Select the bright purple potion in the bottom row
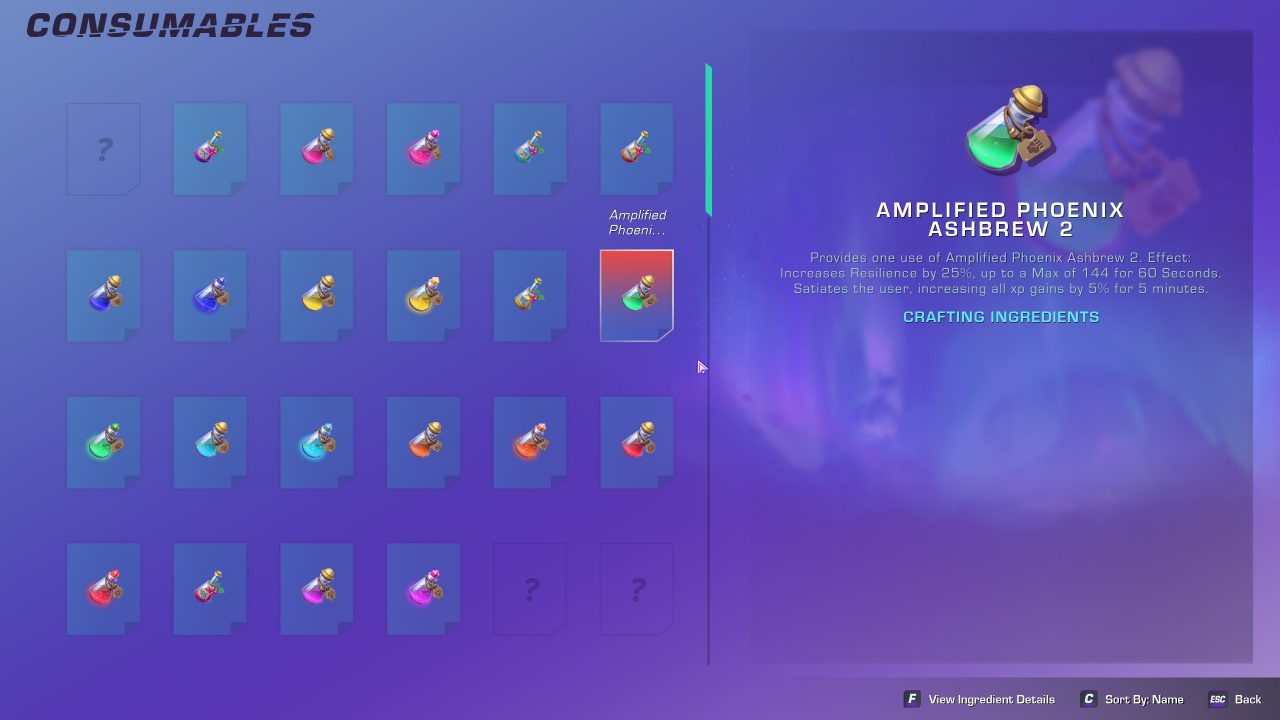Viewport: 1280px width, 720px height. point(423,588)
